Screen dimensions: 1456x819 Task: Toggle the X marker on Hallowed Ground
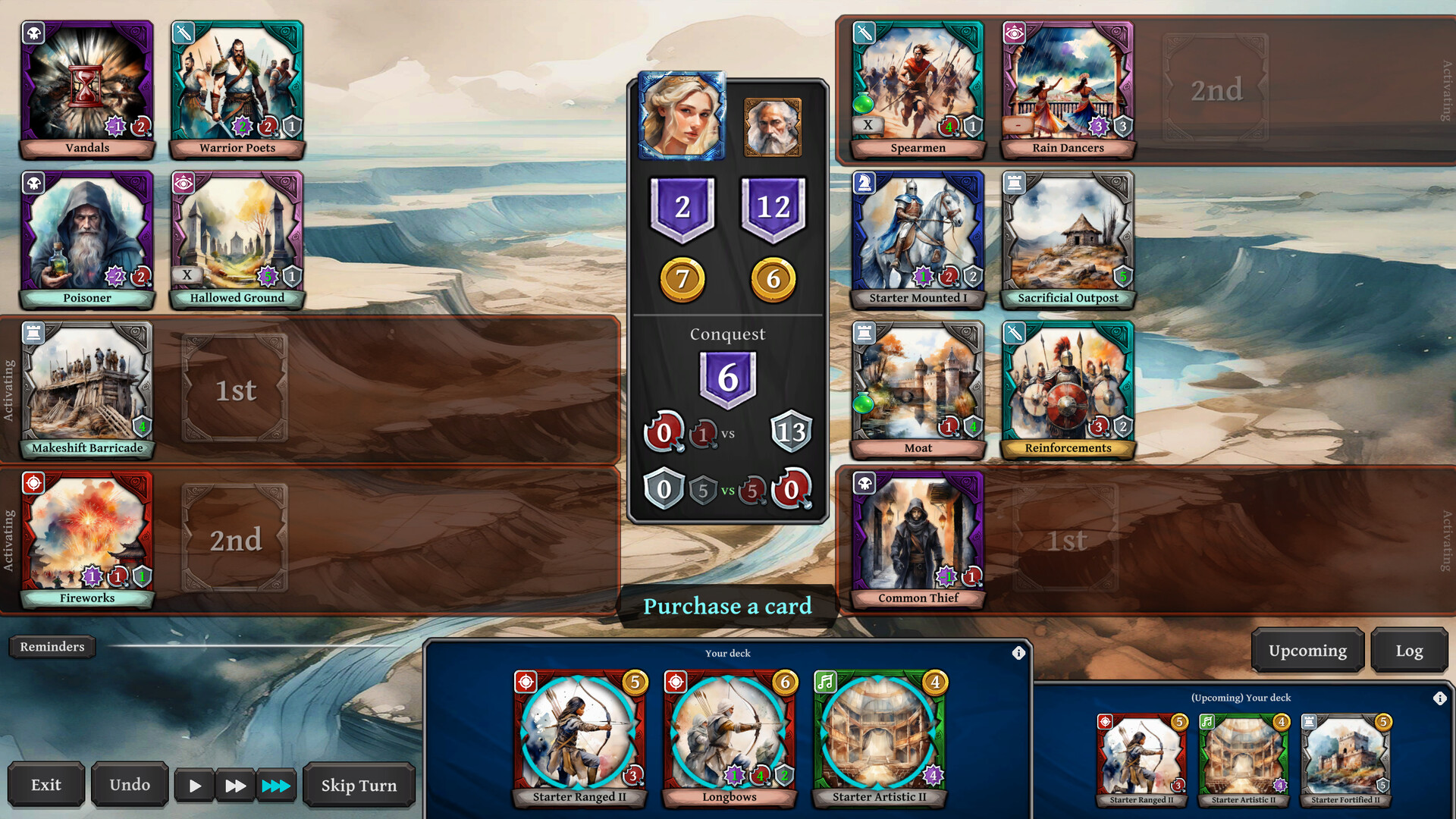pyautogui.click(x=187, y=275)
